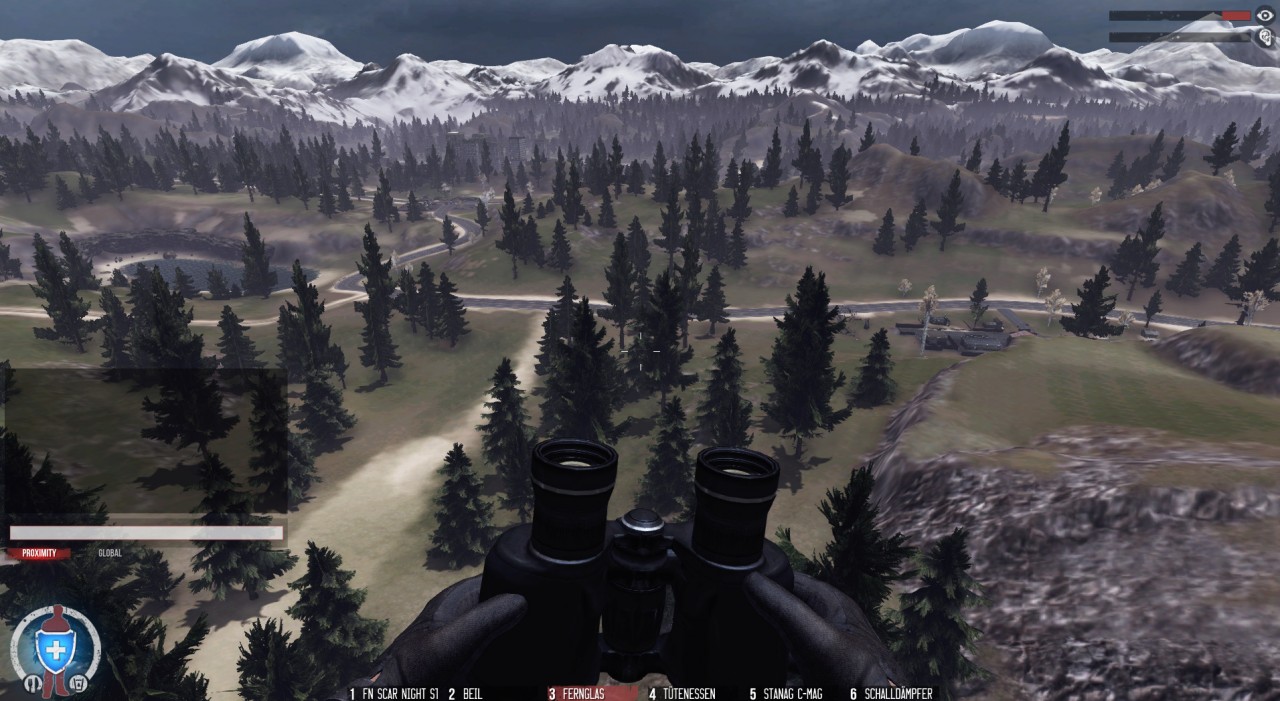Screen dimensions: 1280x701
Task: Pick the STANAG C-Mag slot
Action: (x=786, y=693)
